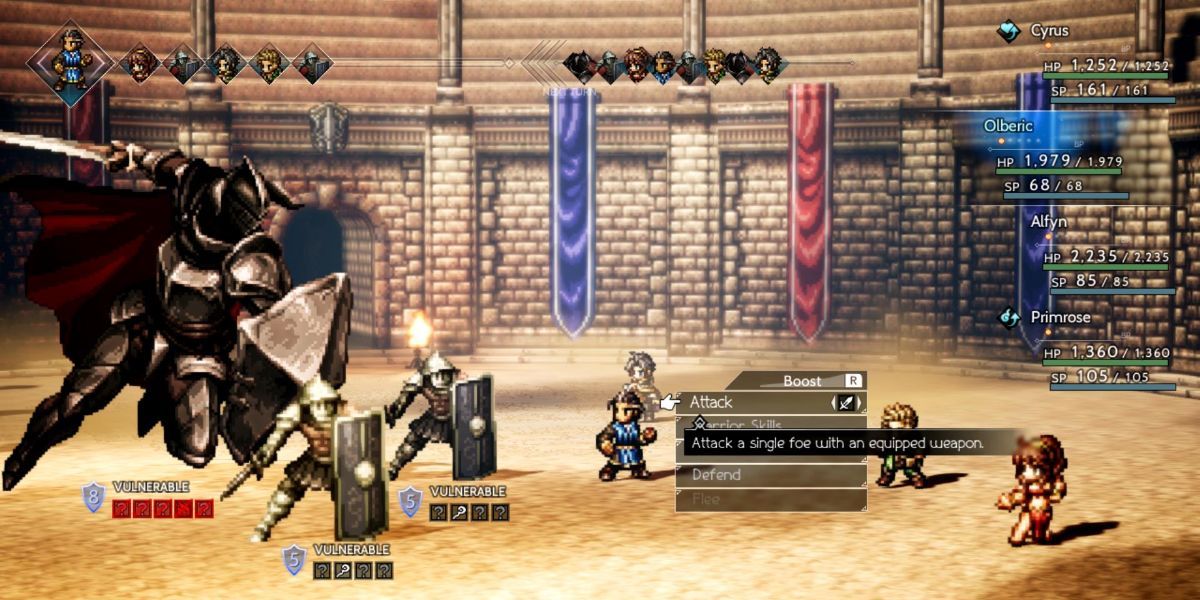
Task: Click the sword weapon icon beside Attack
Action: pyautogui.click(x=847, y=403)
